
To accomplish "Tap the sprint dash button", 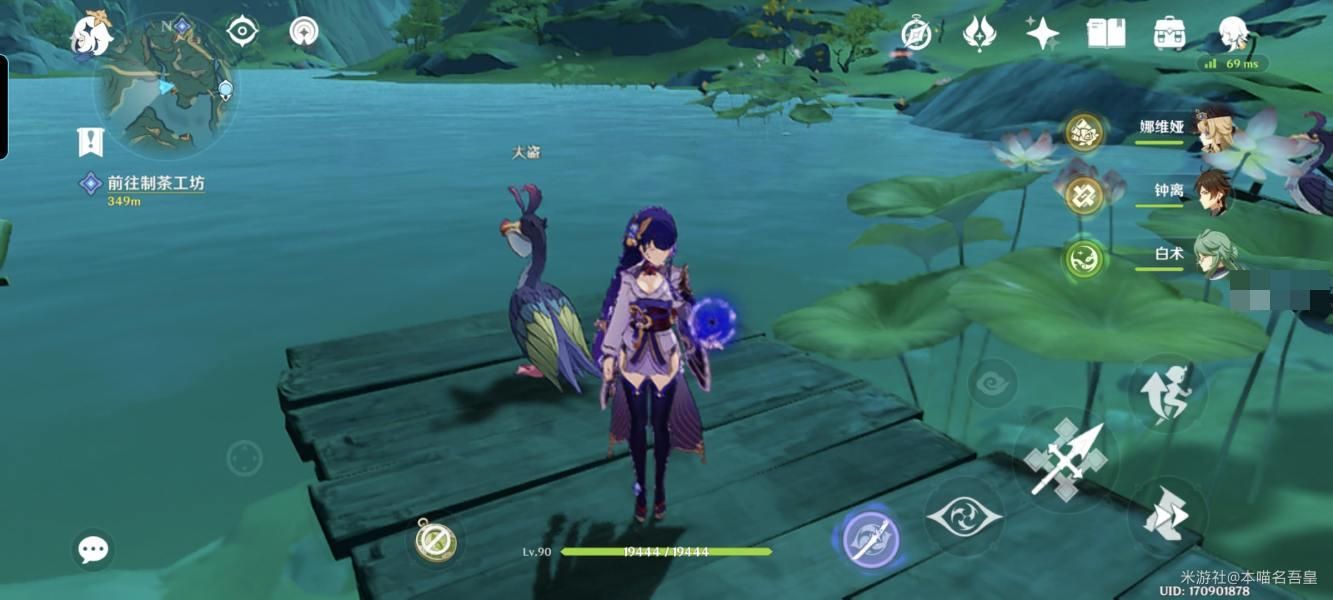I will tap(1167, 516).
